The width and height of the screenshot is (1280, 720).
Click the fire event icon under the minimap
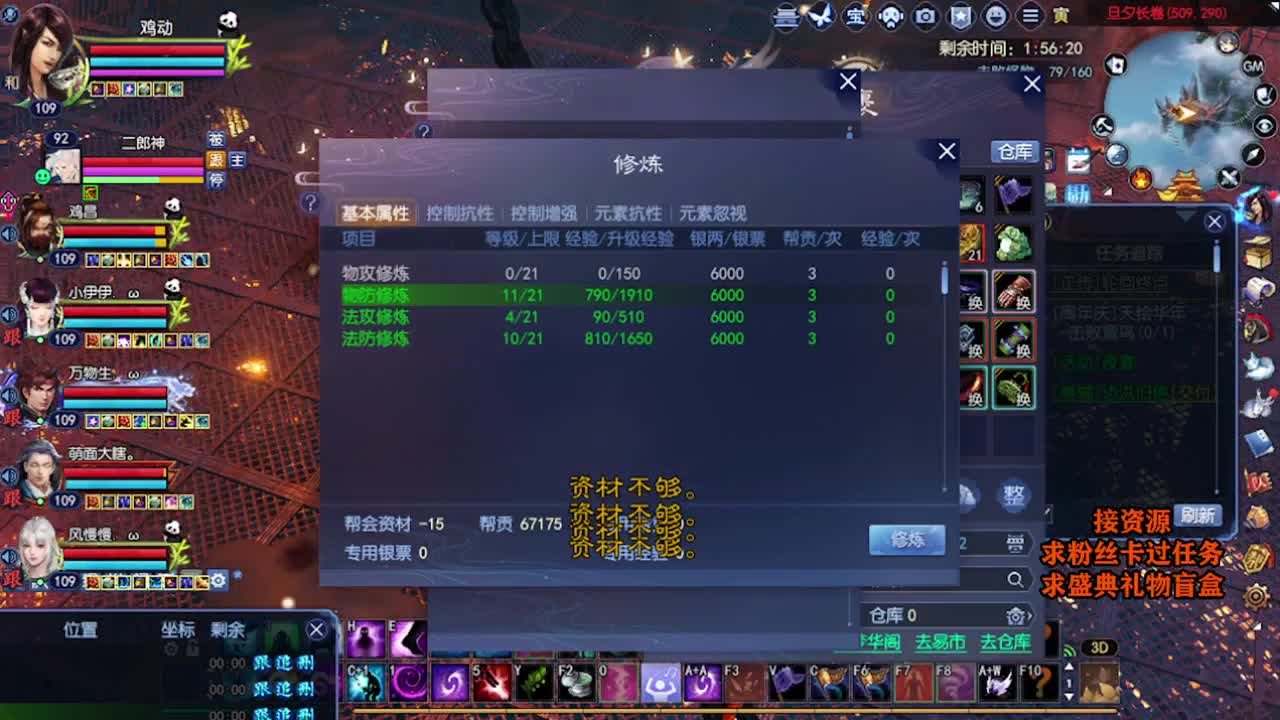[x=1143, y=176]
